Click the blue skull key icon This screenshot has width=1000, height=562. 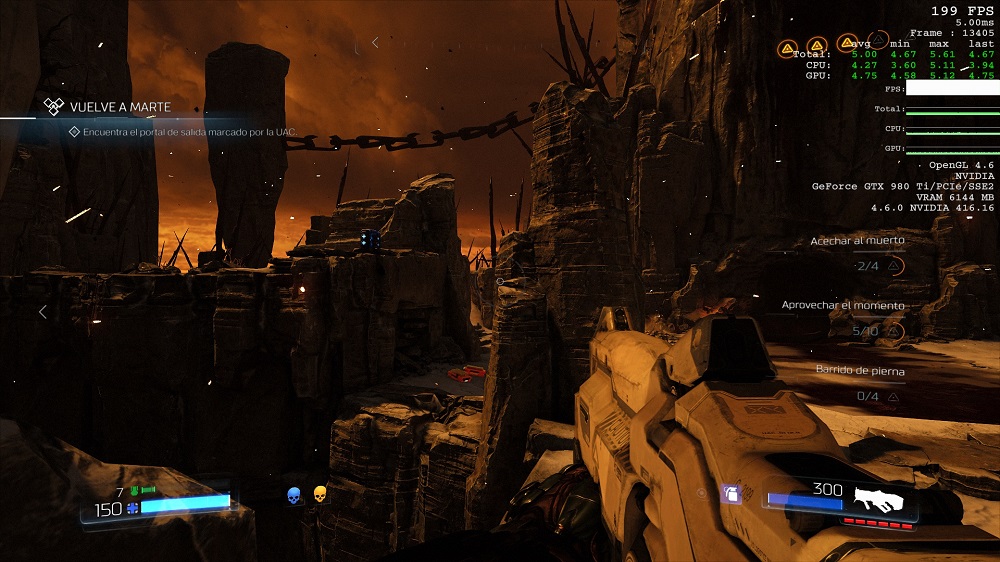294,495
